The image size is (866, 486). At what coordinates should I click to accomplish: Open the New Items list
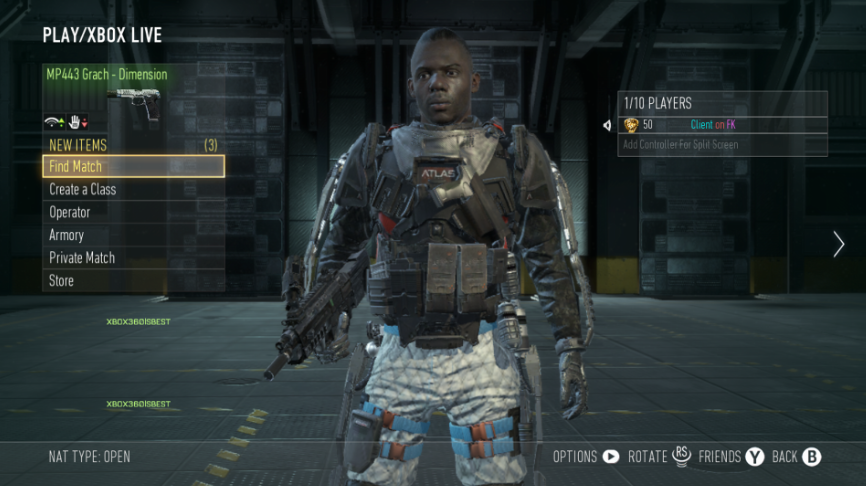click(133, 145)
